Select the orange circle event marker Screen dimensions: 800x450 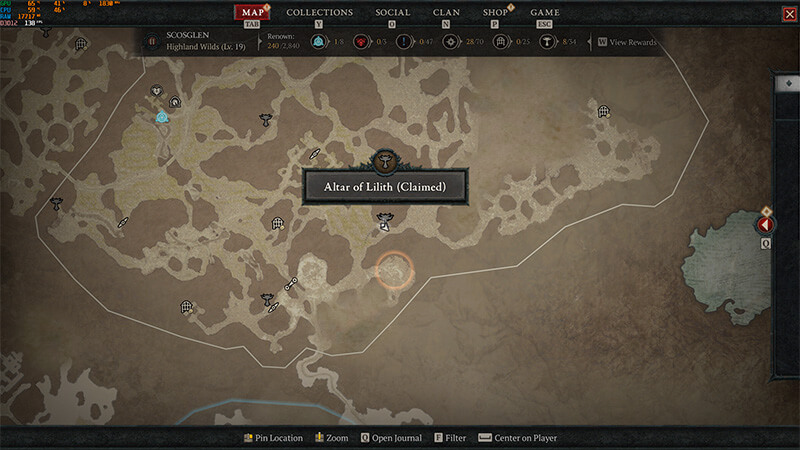(x=394, y=270)
